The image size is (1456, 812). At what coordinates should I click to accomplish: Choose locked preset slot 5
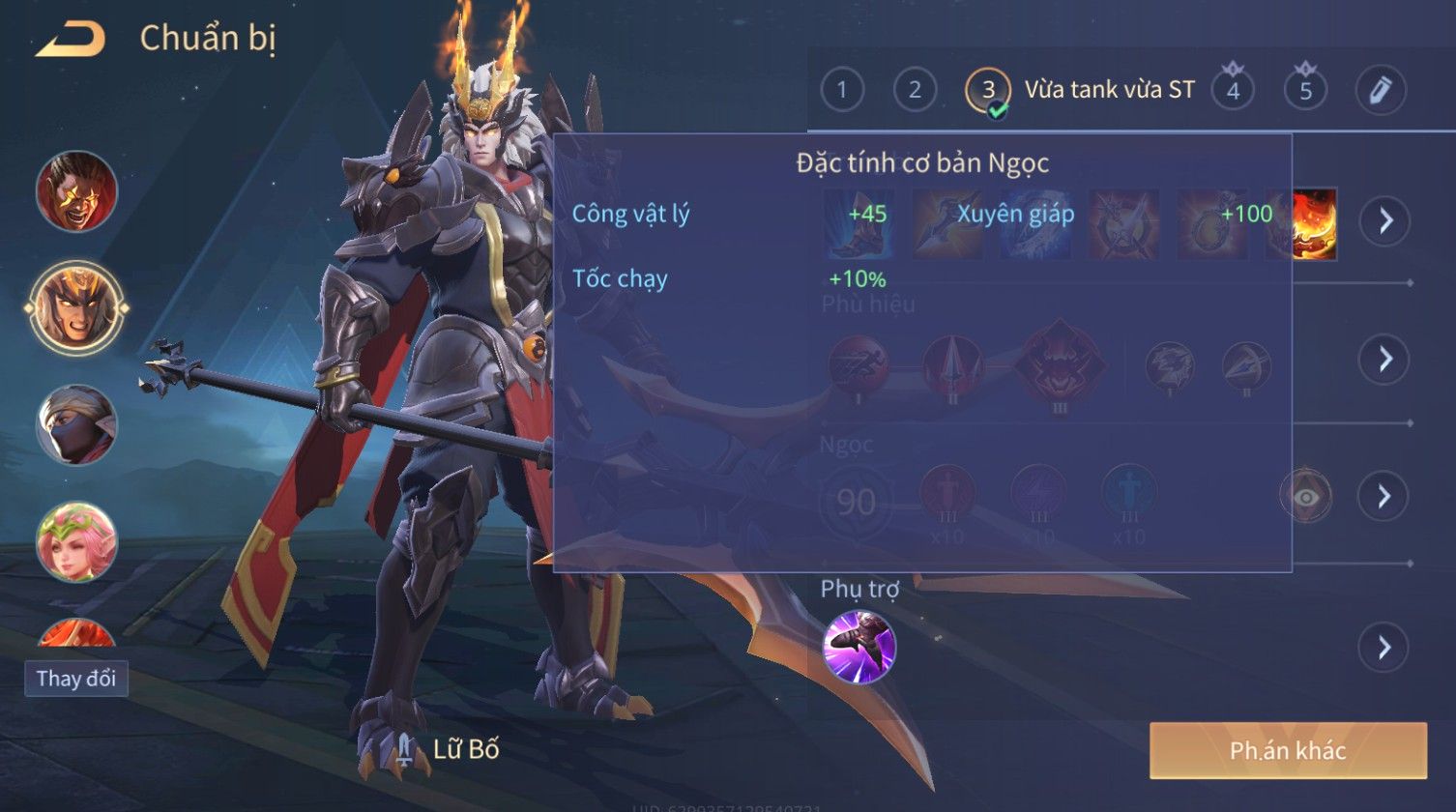pyautogui.click(x=1305, y=91)
